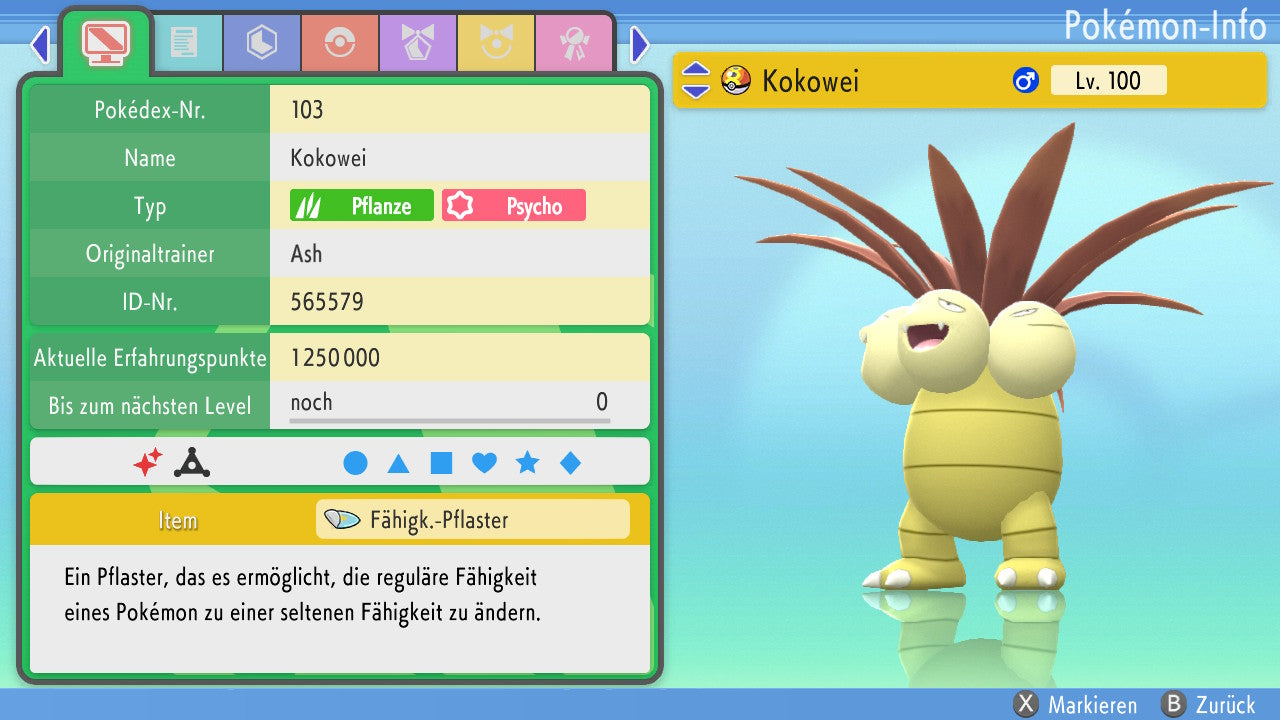Click the Markieren option

1075,705
